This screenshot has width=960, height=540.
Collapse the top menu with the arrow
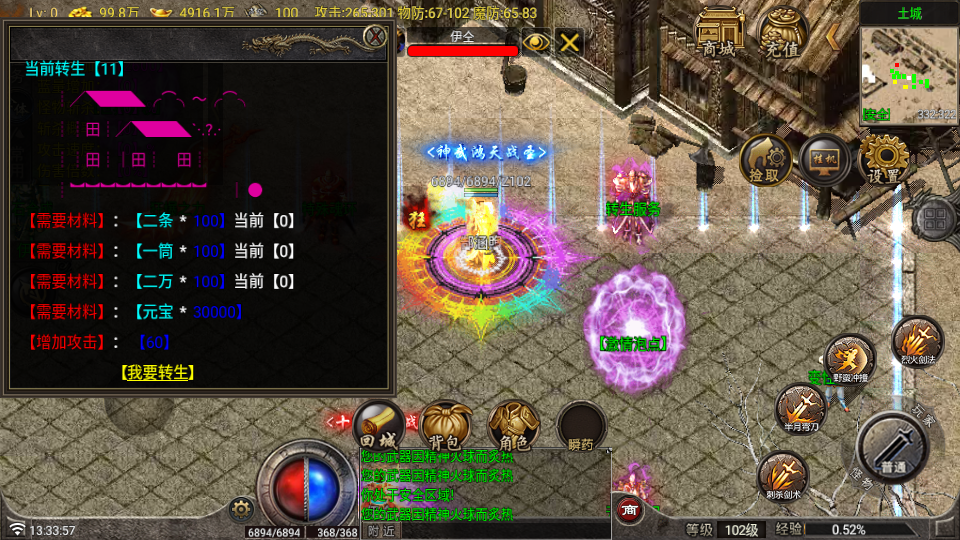click(x=832, y=37)
